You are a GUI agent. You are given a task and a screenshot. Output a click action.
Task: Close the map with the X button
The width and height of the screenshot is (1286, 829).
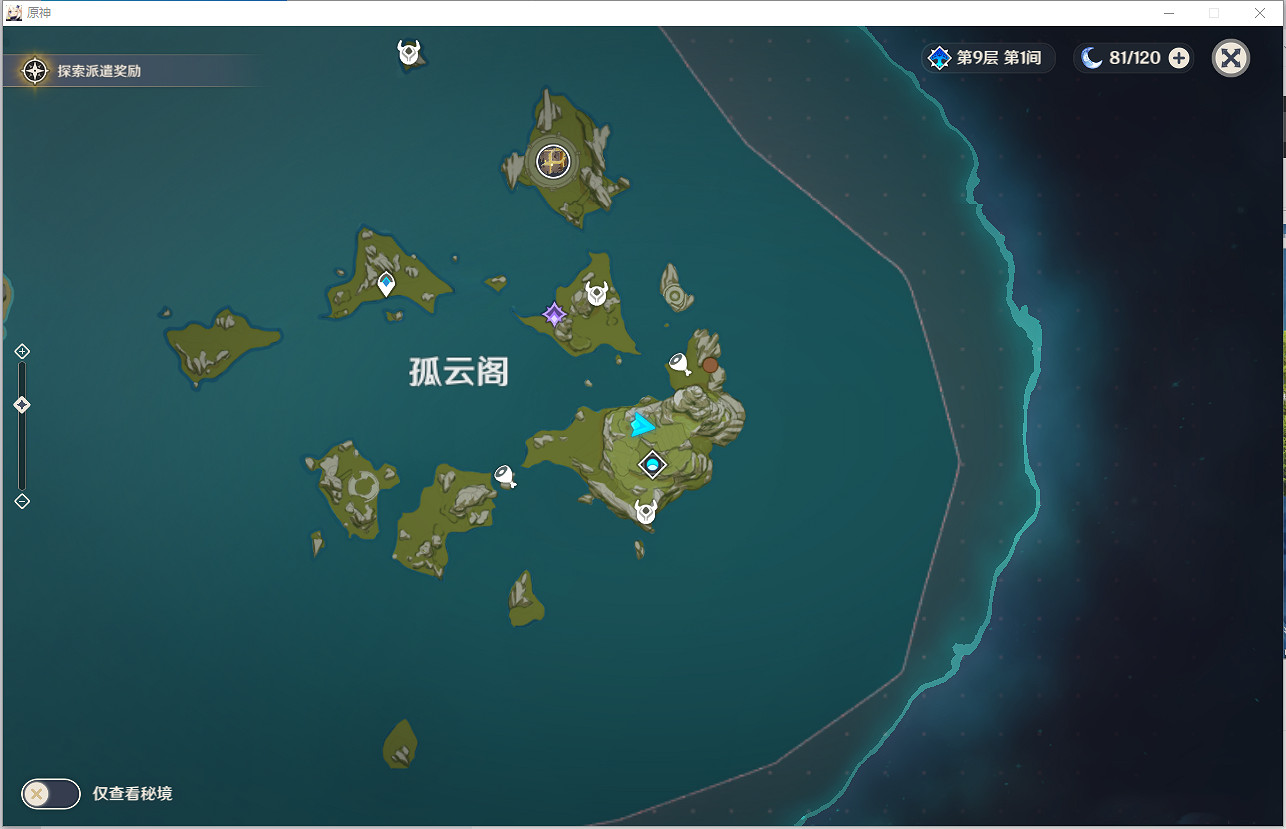(1230, 57)
